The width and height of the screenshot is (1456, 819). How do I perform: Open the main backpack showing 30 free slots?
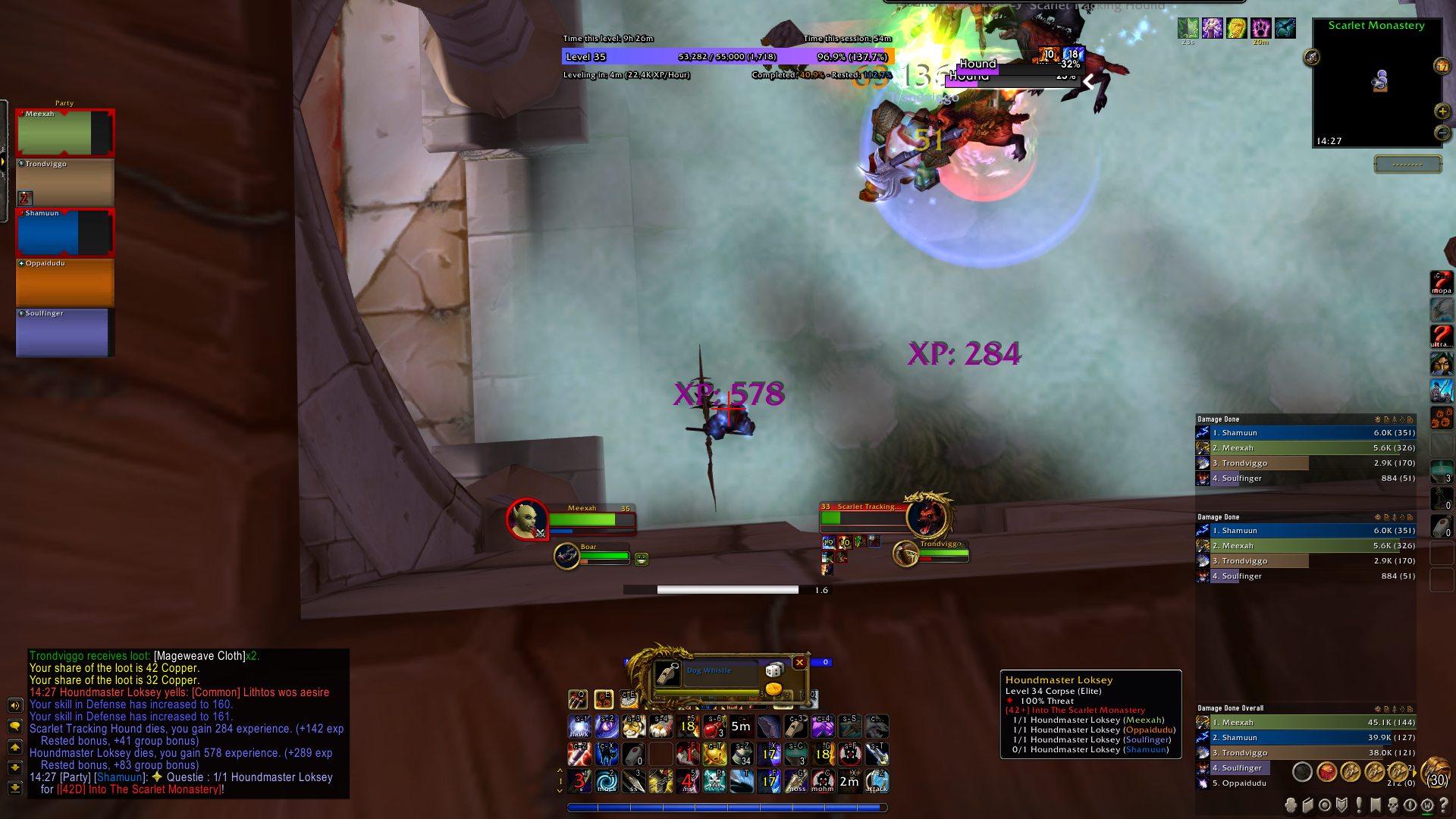pyautogui.click(x=1436, y=773)
